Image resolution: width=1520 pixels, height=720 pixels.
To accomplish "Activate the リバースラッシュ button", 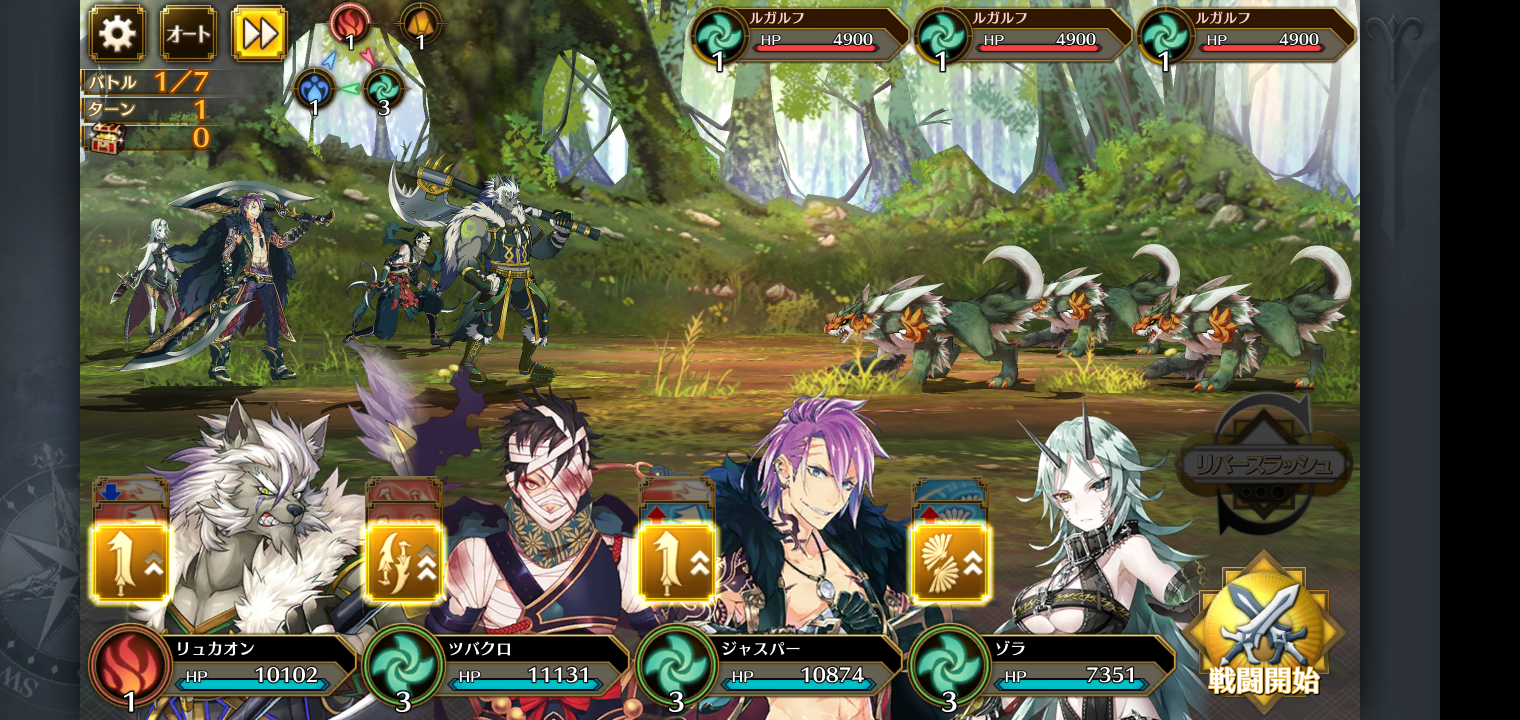I will point(1265,466).
